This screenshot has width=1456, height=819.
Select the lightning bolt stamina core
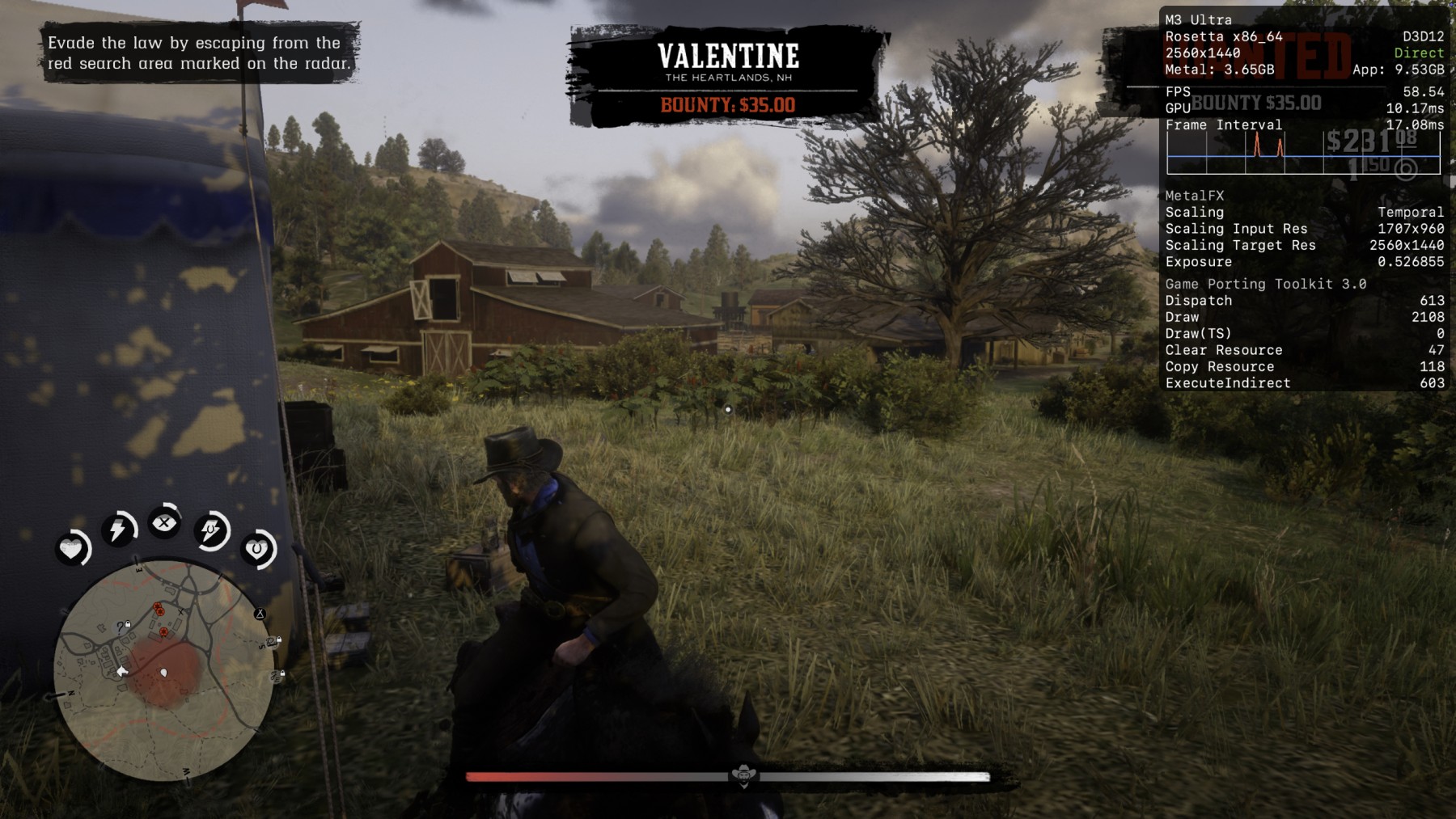[x=118, y=530]
